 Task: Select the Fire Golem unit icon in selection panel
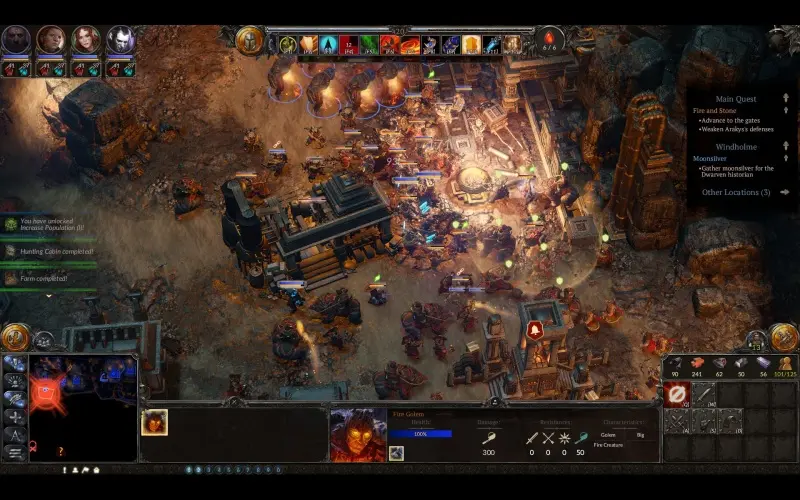(x=154, y=422)
